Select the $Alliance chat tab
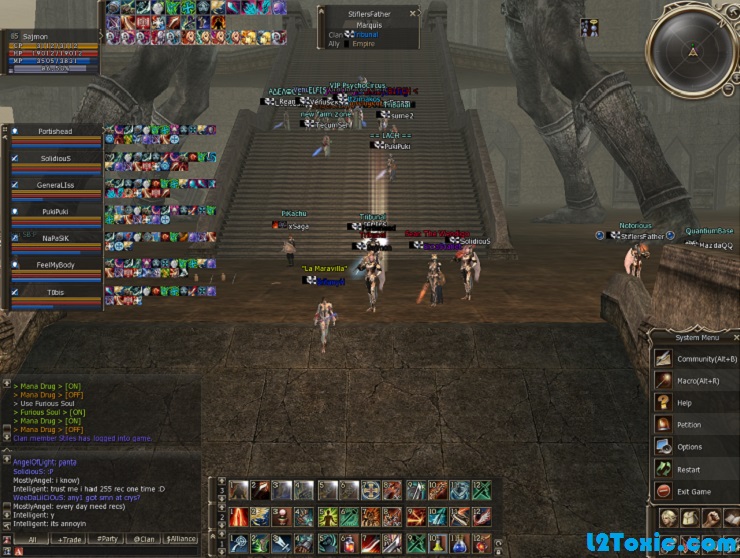The width and height of the screenshot is (740, 558). (x=181, y=539)
